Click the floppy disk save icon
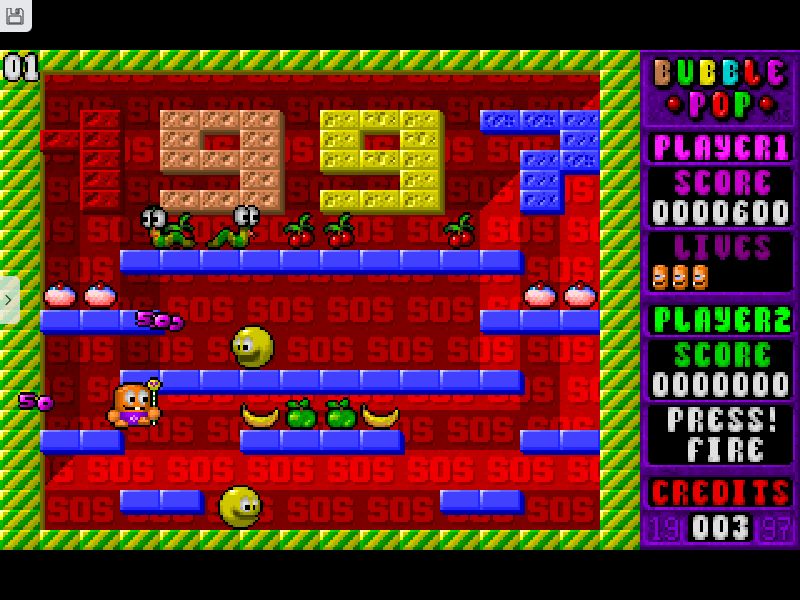Image resolution: width=800 pixels, height=600 pixels. click(x=15, y=15)
